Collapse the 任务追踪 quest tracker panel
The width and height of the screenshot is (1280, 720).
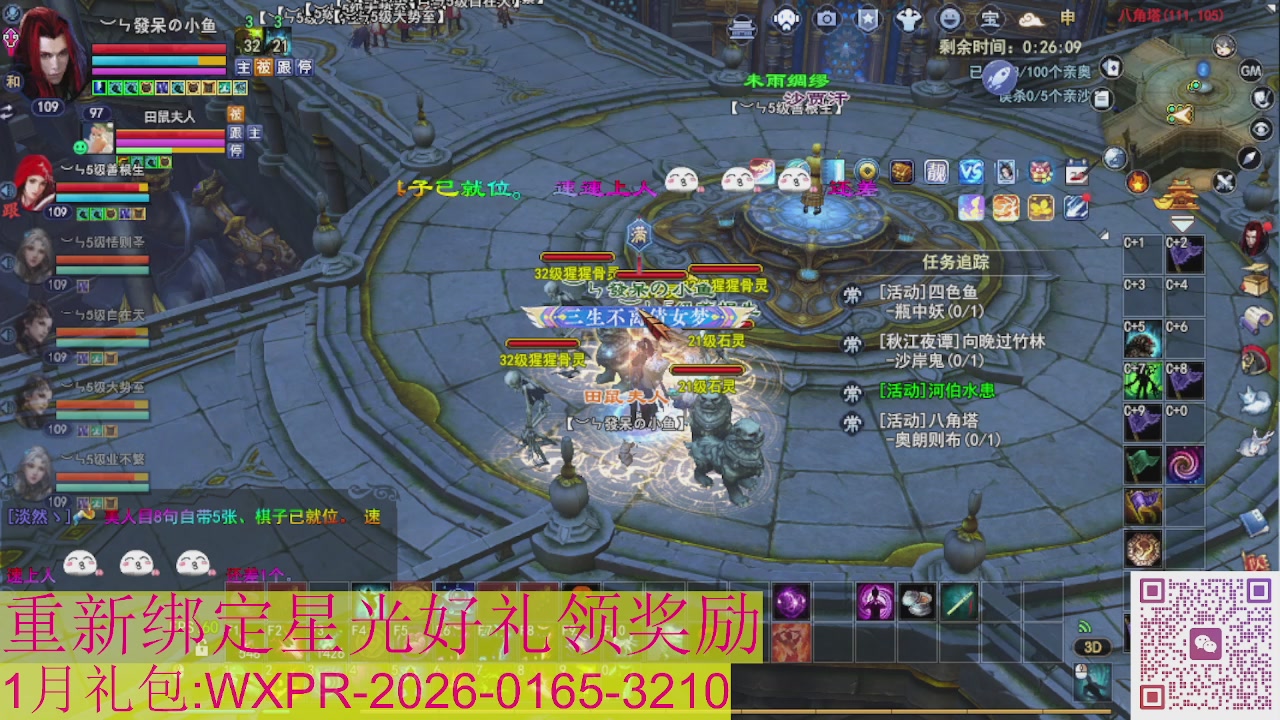957,261
